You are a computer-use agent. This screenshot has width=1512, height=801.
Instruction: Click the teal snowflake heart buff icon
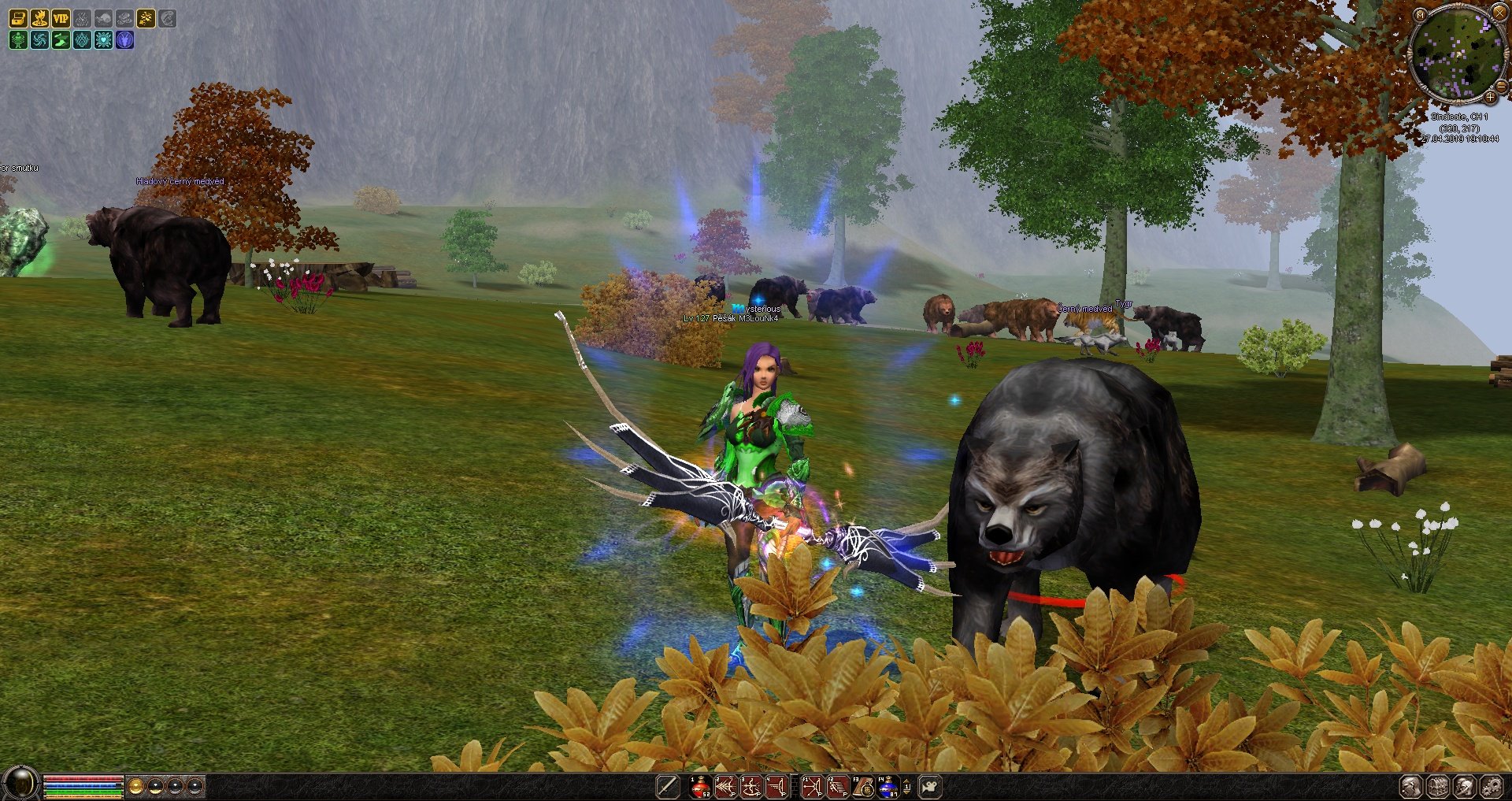[103, 39]
